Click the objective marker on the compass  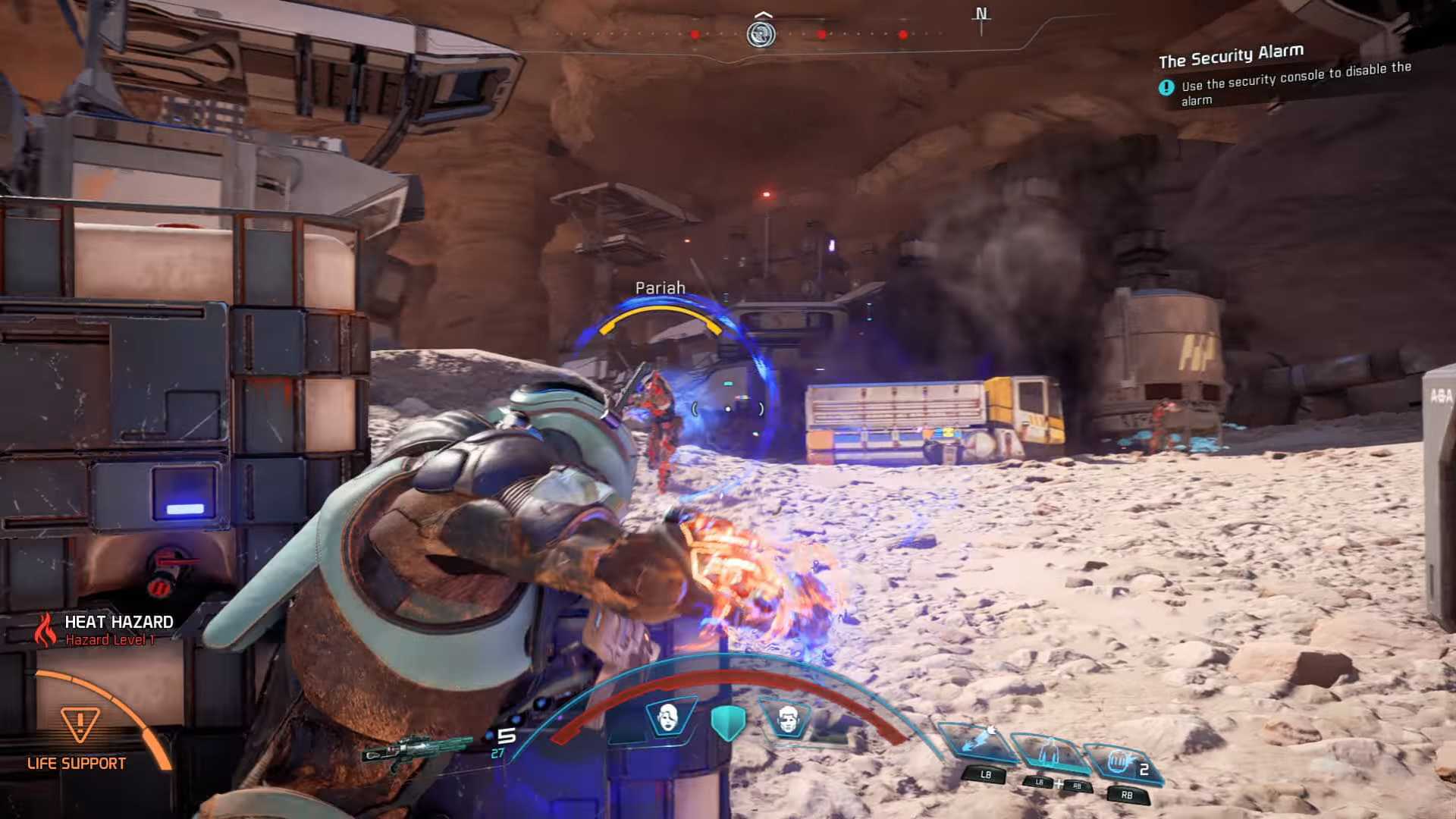(761, 33)
